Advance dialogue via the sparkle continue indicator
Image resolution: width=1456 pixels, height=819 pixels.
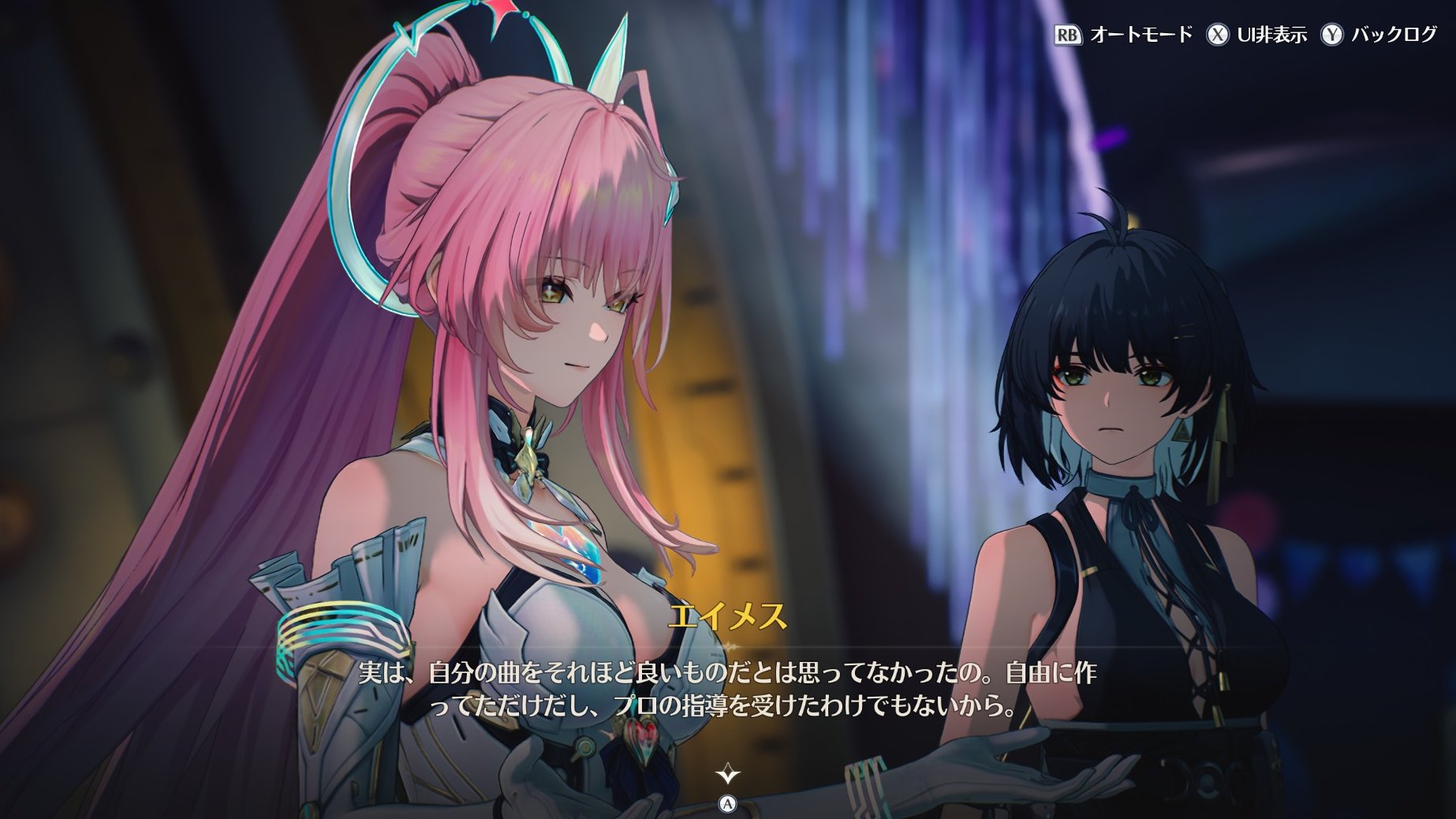727,774
